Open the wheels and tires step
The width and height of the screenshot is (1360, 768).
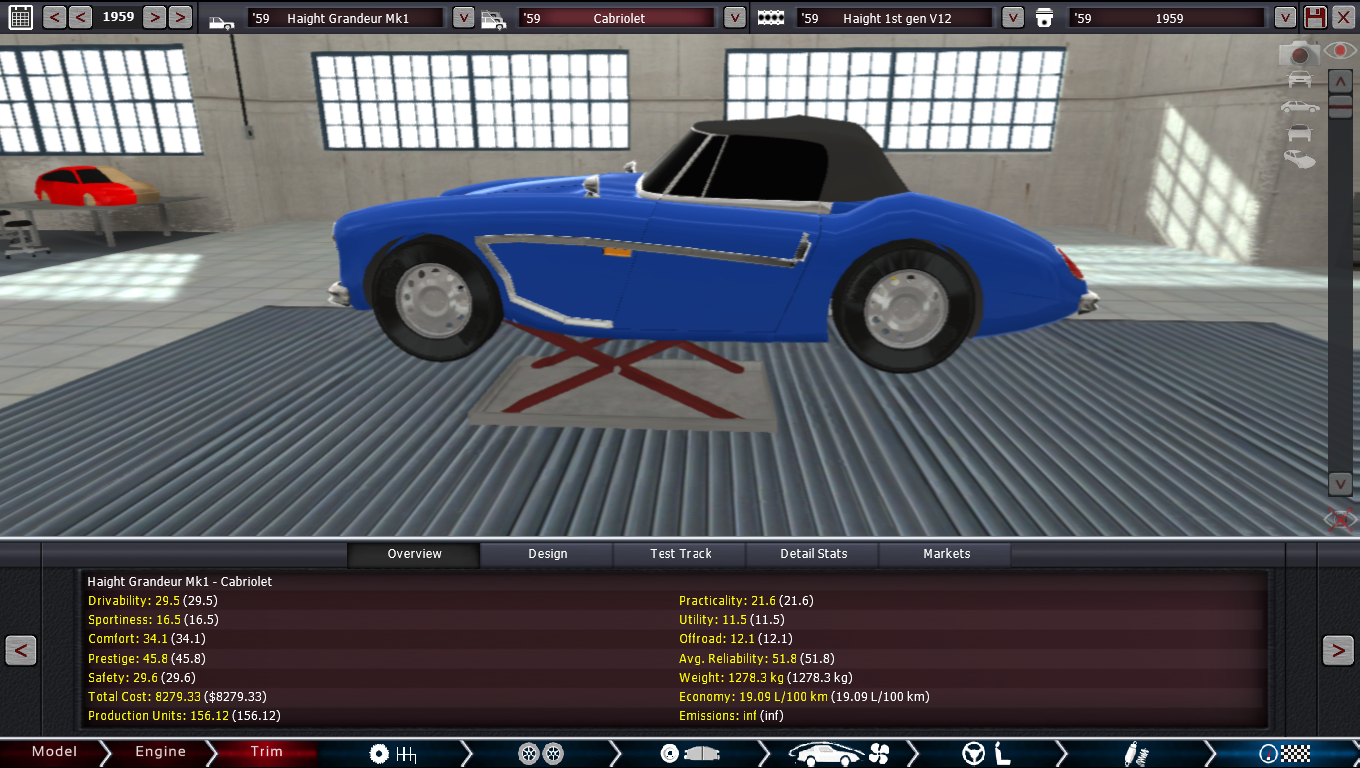(x=541, y=753)
